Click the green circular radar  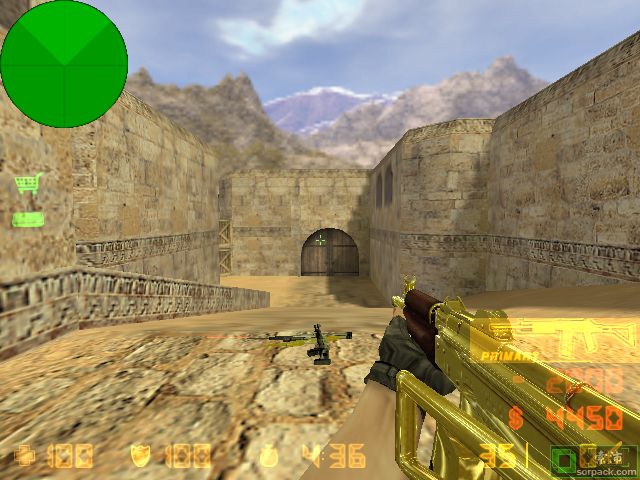[64, 64]
